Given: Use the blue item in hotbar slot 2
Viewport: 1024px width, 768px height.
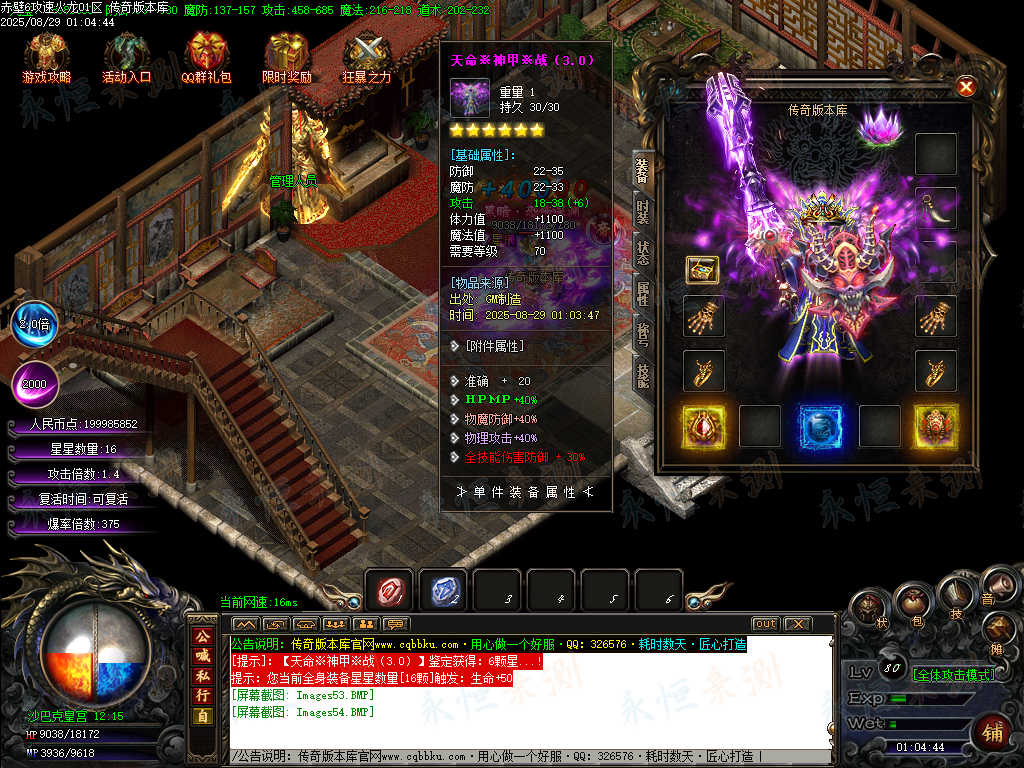Looking at the screenshot, I should pos(442,592).
